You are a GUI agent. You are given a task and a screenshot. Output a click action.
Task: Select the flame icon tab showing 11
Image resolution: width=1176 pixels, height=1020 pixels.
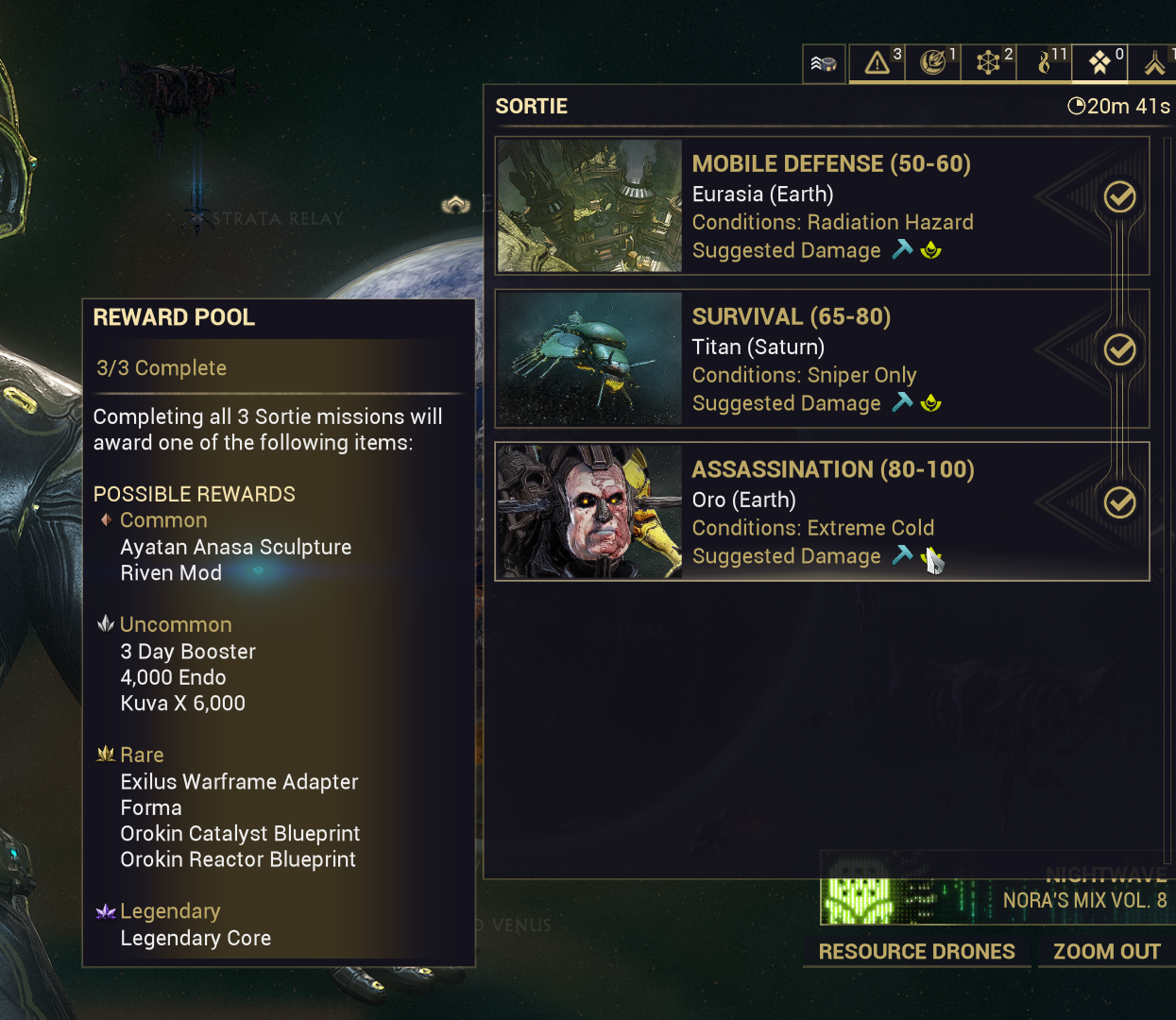click(1045, 63)
